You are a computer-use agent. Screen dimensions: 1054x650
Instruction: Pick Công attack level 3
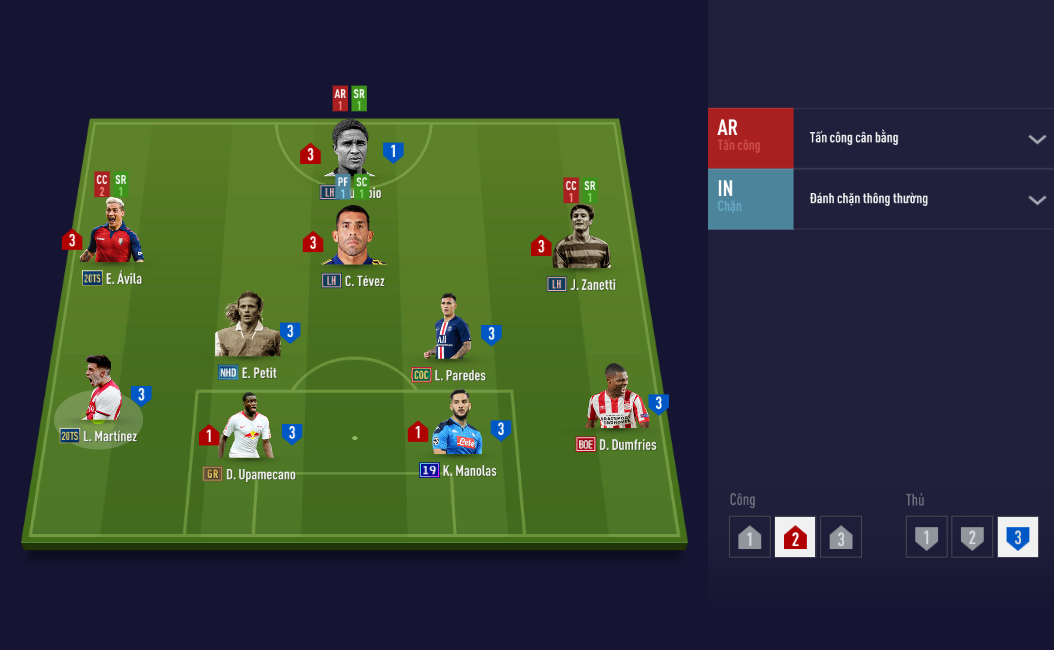click(x=841, y=538)
